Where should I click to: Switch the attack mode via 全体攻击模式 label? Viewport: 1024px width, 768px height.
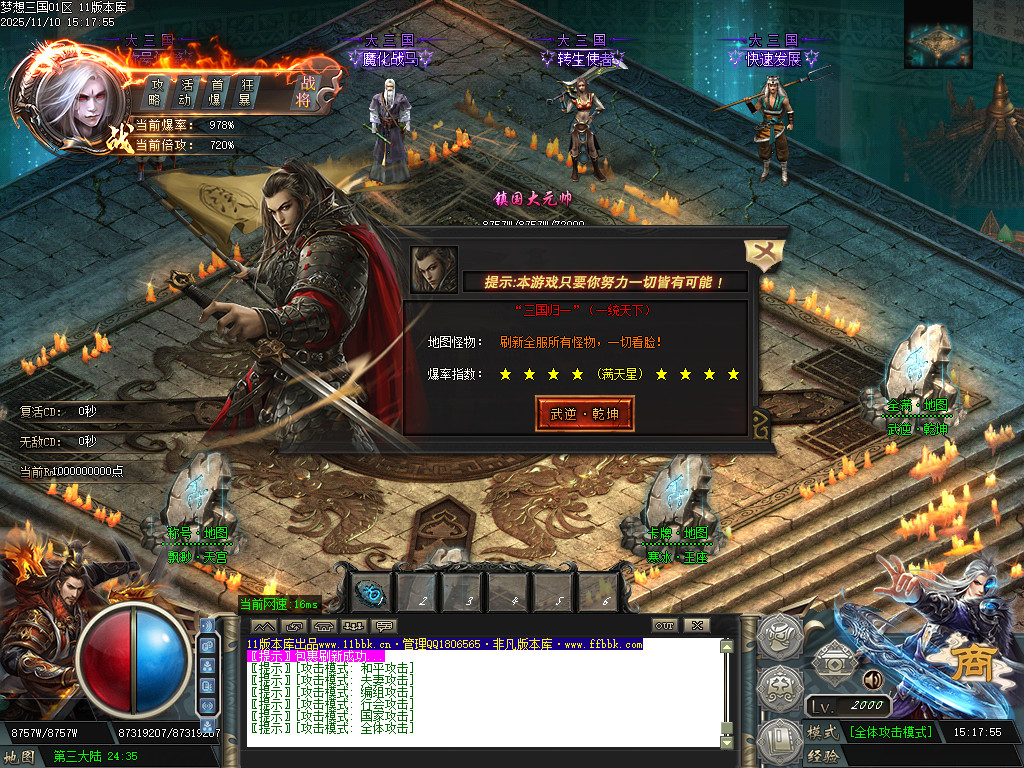click(x=890, y=733)
